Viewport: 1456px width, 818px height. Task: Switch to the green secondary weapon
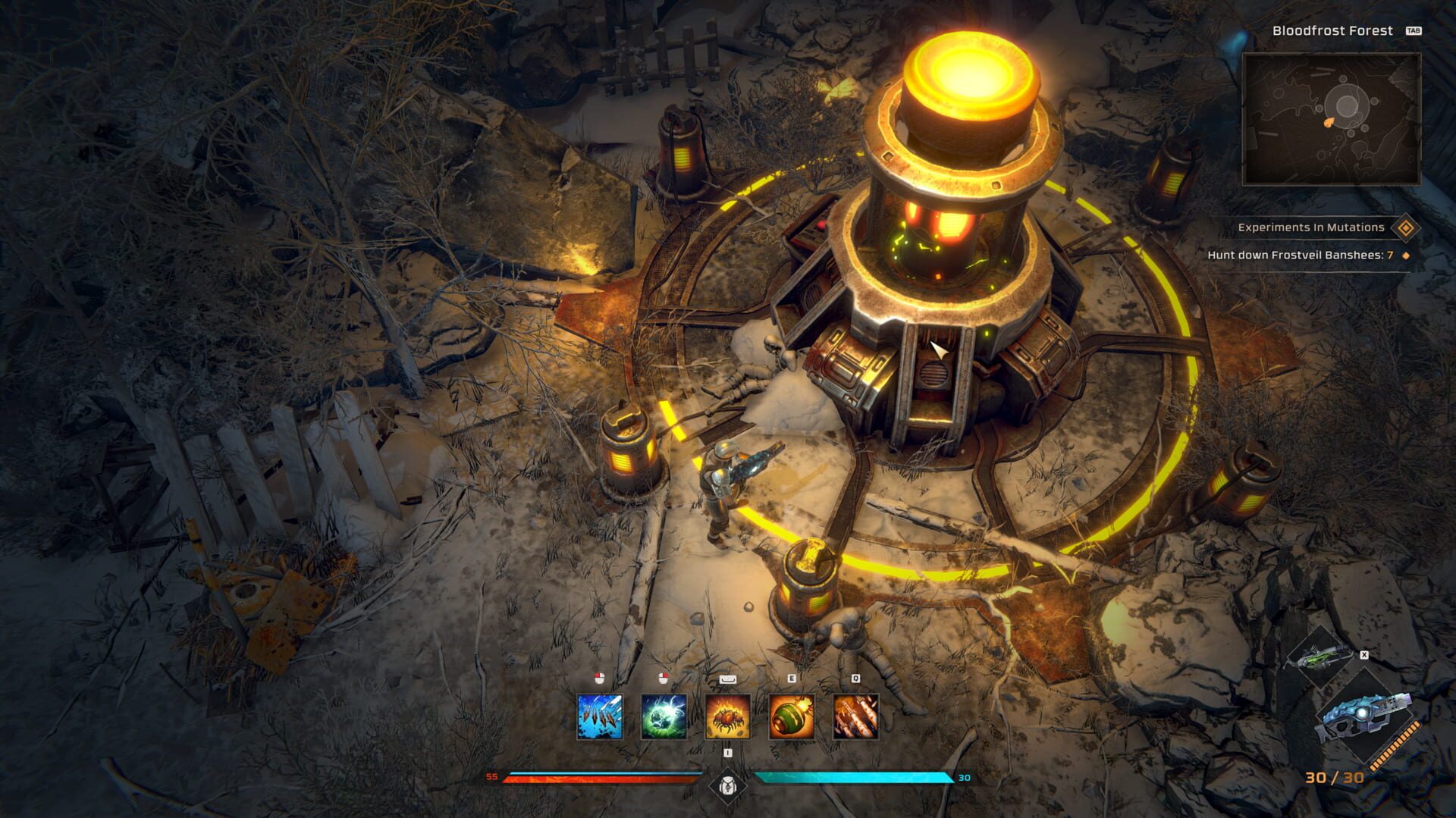point(1320,655)
